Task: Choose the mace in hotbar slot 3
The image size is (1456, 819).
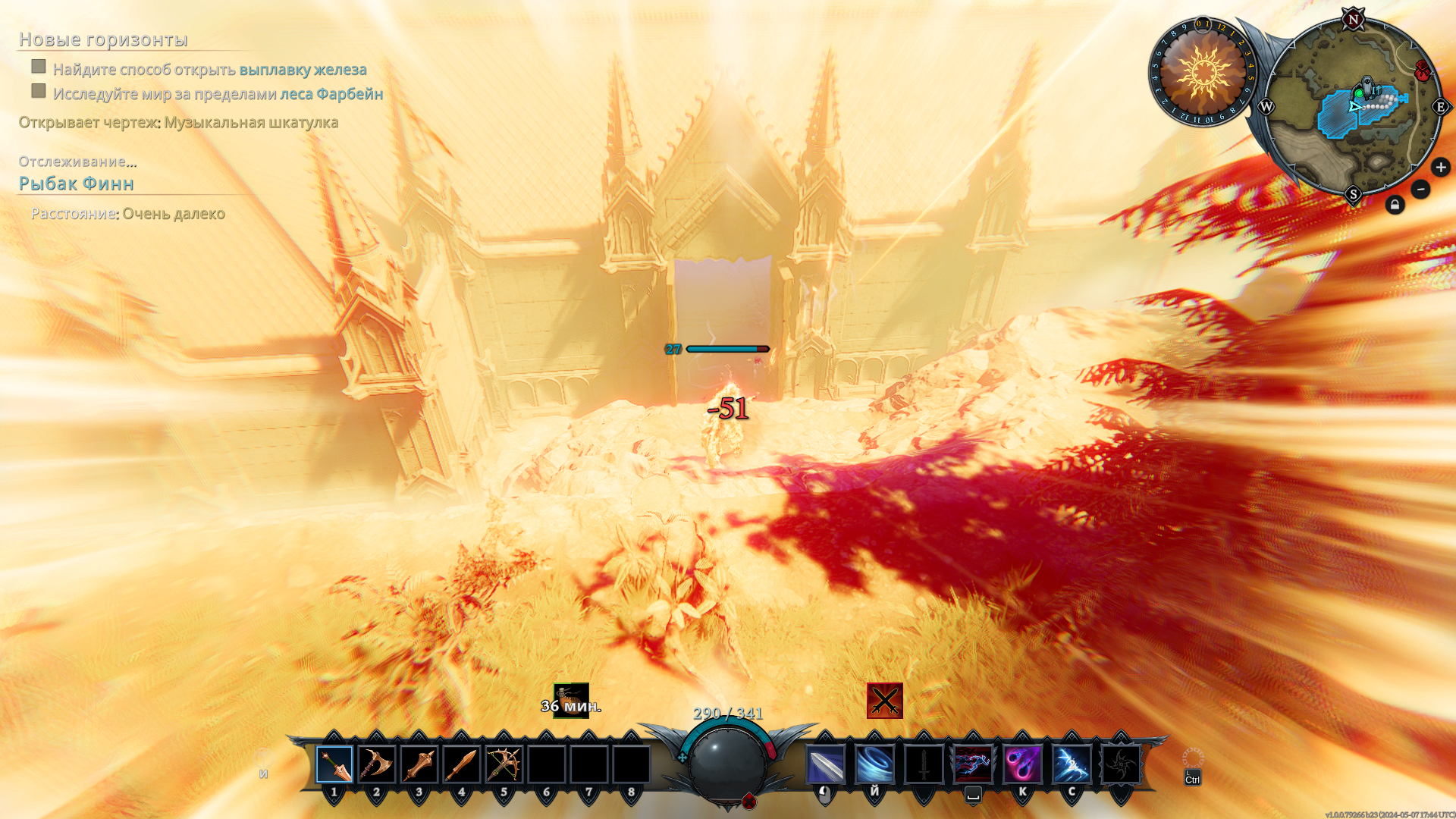Action: tap(419, 764)
